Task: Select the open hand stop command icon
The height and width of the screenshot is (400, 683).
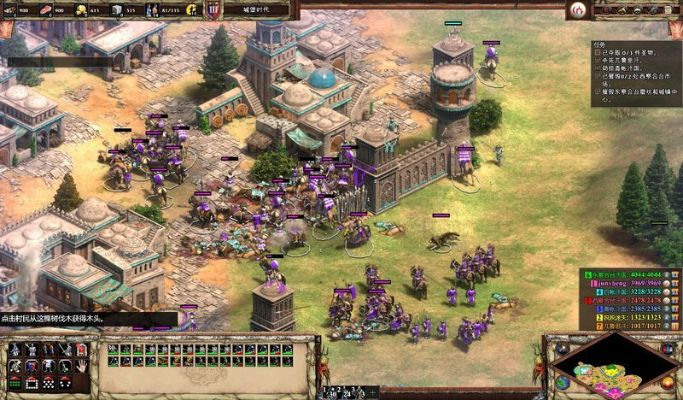Action: [81, 366]
